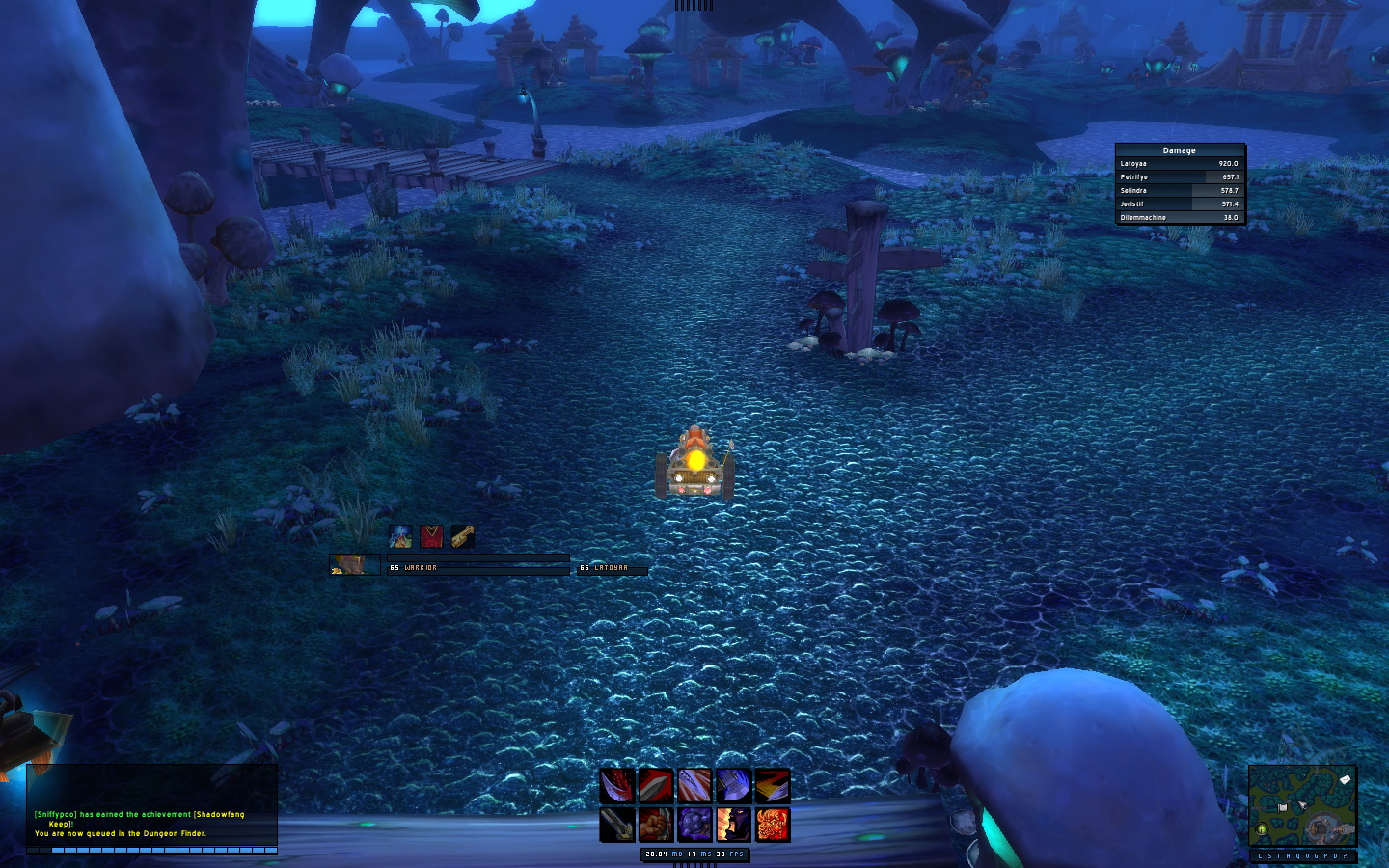Select Latoyaa's row in Damage meter
This screenshot has height=868, width=1389.
pos(1179,164)
